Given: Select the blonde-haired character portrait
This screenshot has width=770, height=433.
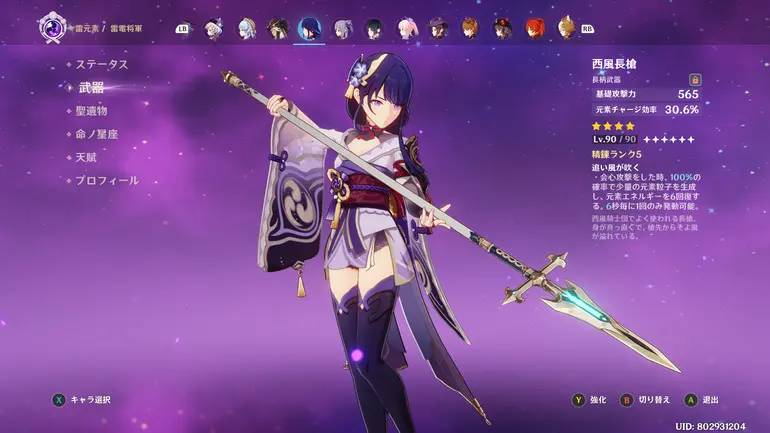Looking at the screenshot, I should coord(566,28).
